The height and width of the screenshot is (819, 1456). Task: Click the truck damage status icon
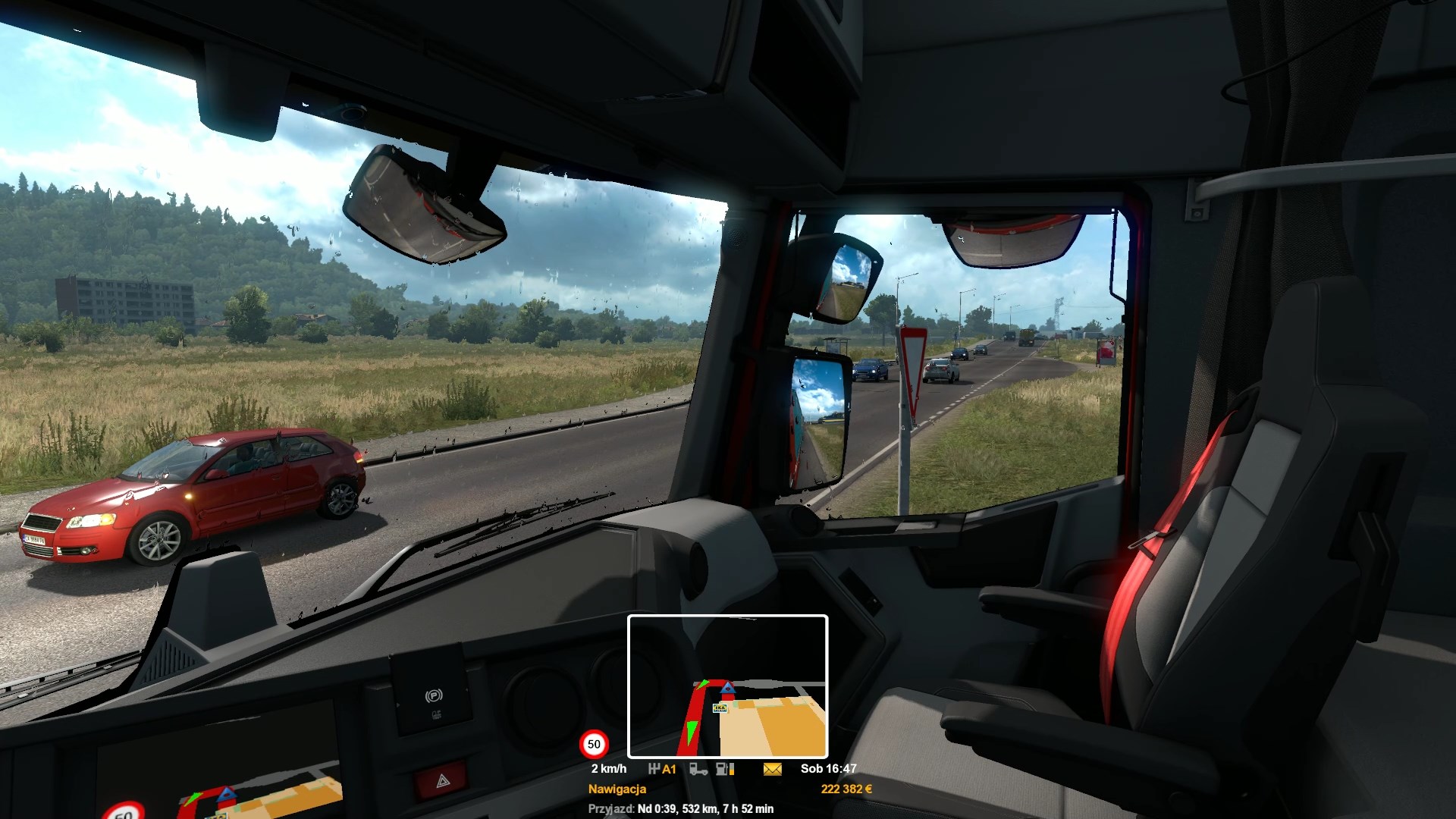point(698,769)
